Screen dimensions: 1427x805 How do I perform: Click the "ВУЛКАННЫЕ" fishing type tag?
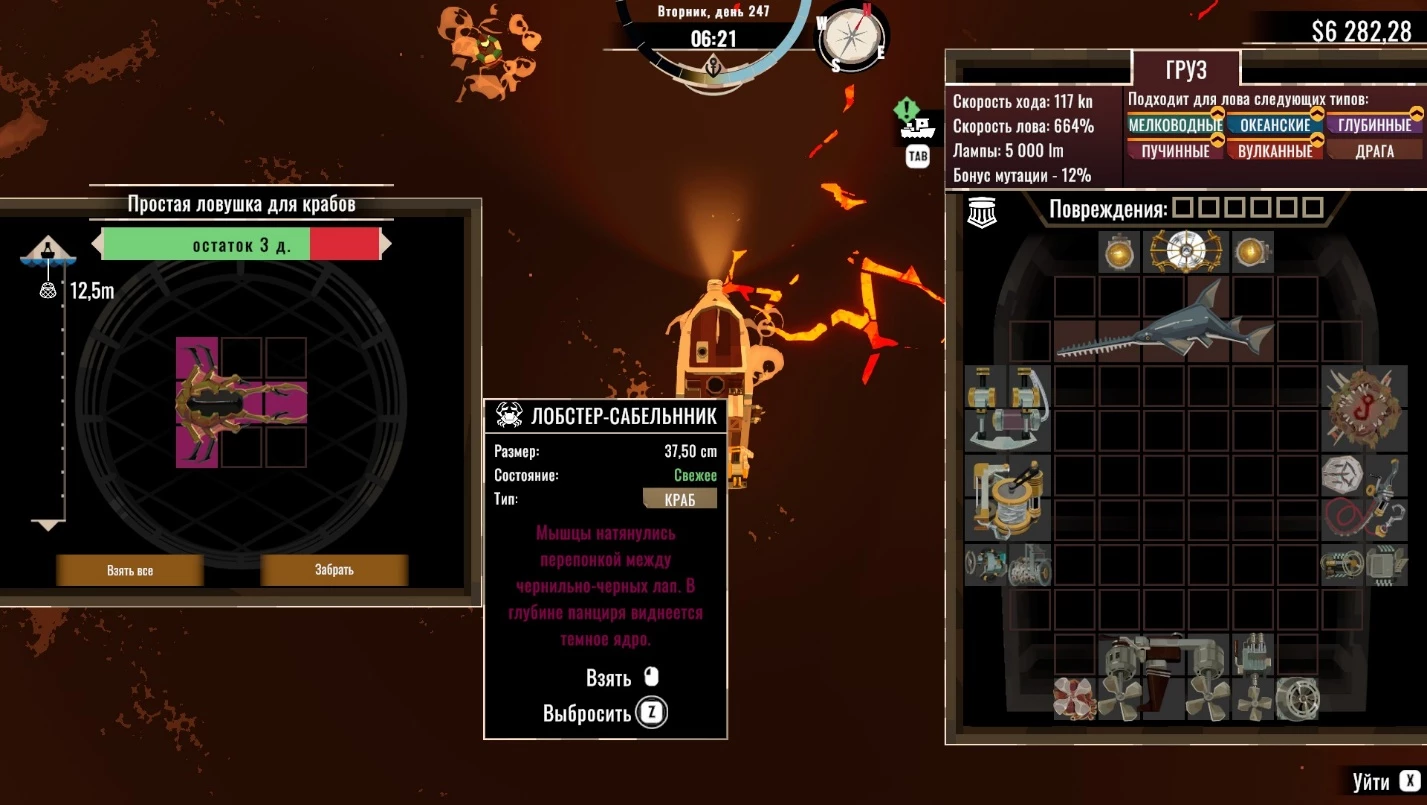pos(1275,151)
